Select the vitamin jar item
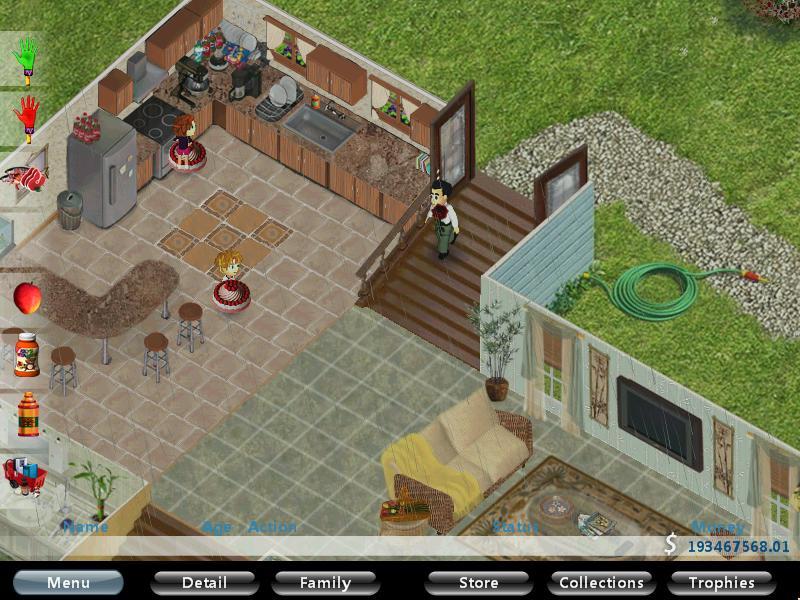Viewport: 800px width, 600px height. coord(27,355)
